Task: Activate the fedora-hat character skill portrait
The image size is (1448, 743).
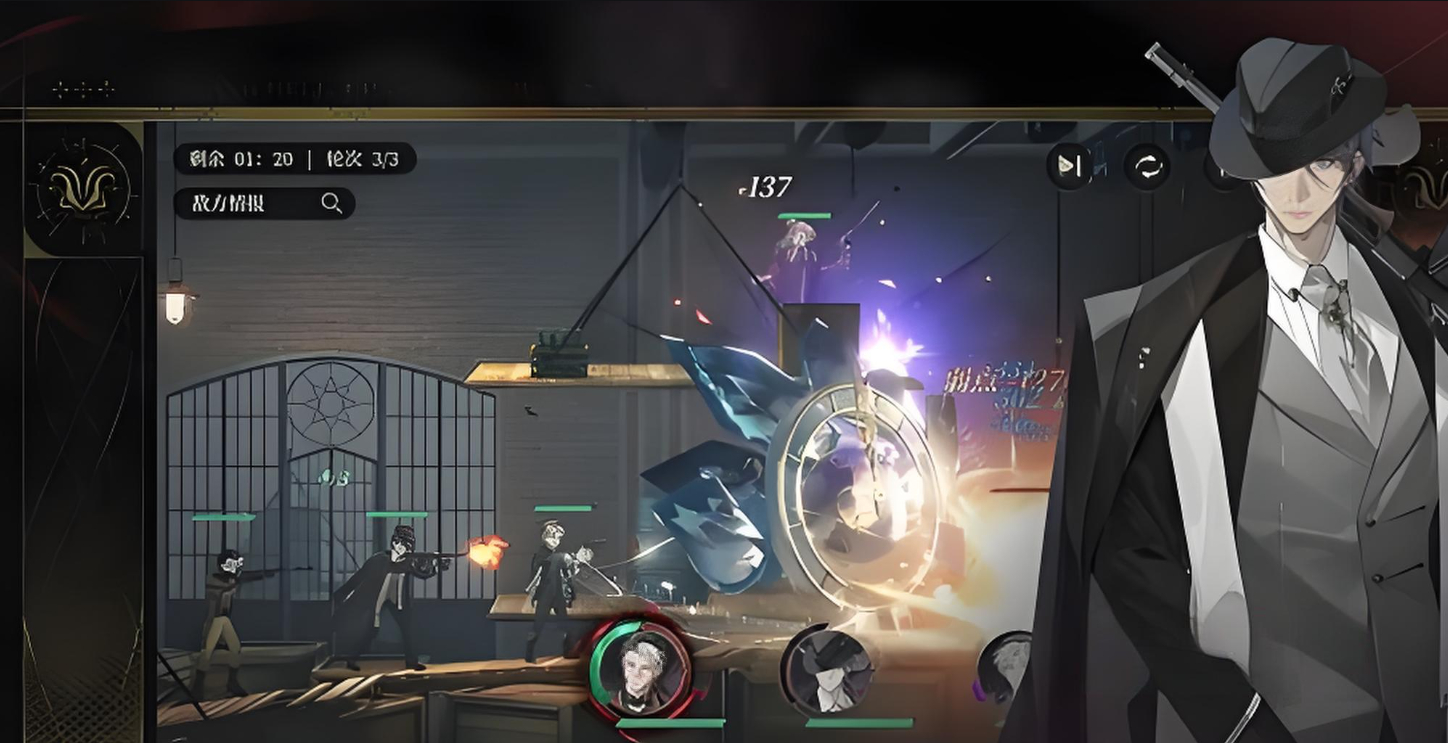Action: click(x=827, y=670)
